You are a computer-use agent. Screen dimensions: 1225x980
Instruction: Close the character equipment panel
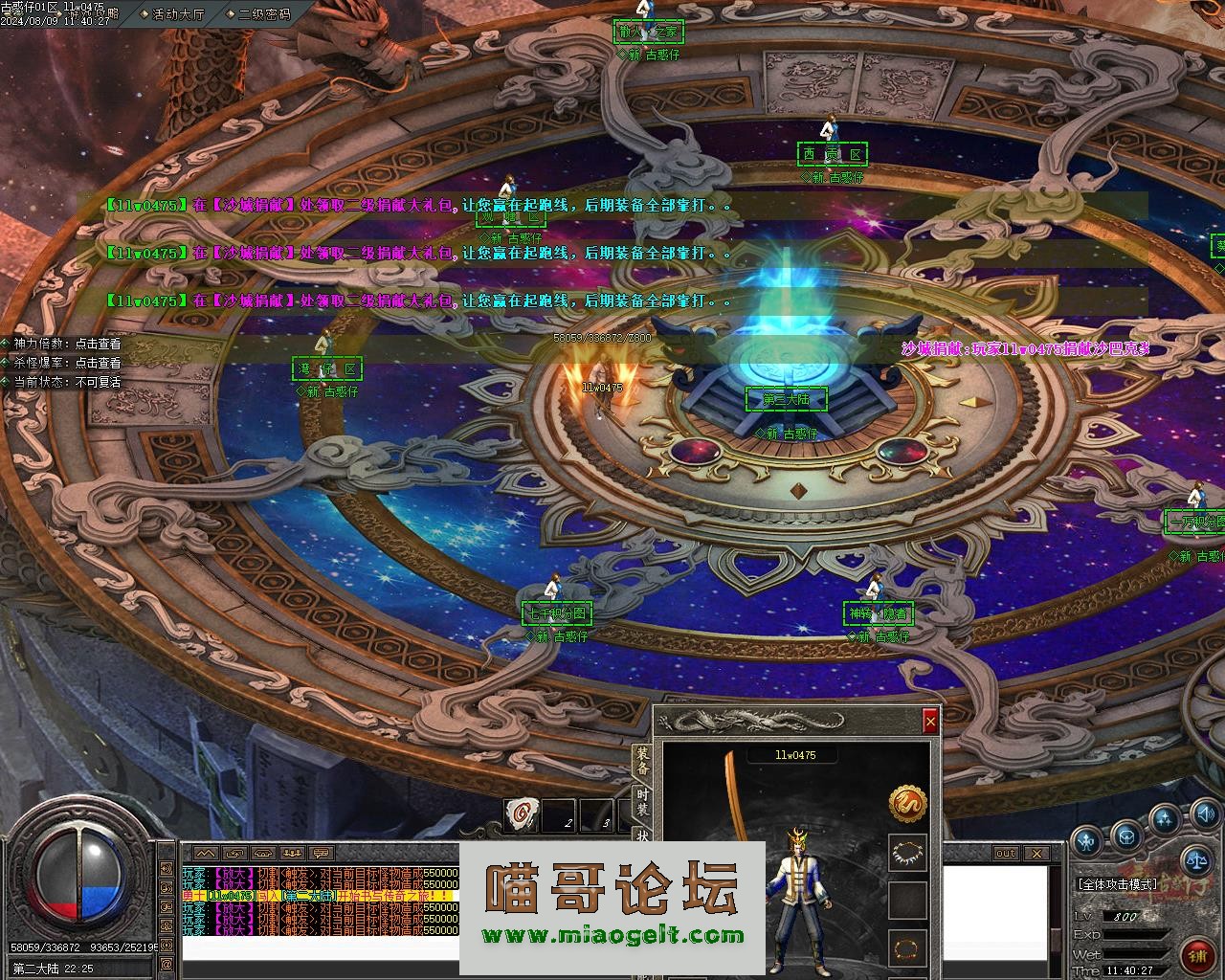coord(929,722)
